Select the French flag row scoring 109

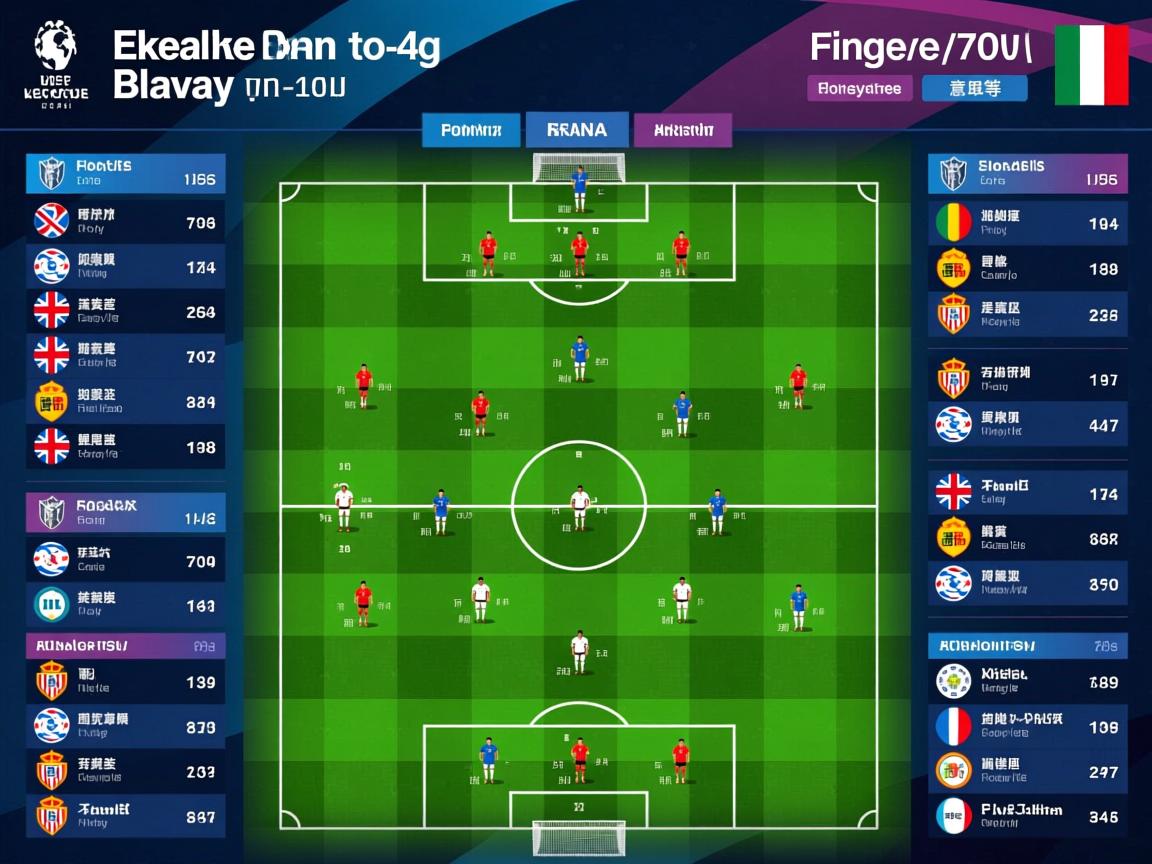pos(1027,727)
